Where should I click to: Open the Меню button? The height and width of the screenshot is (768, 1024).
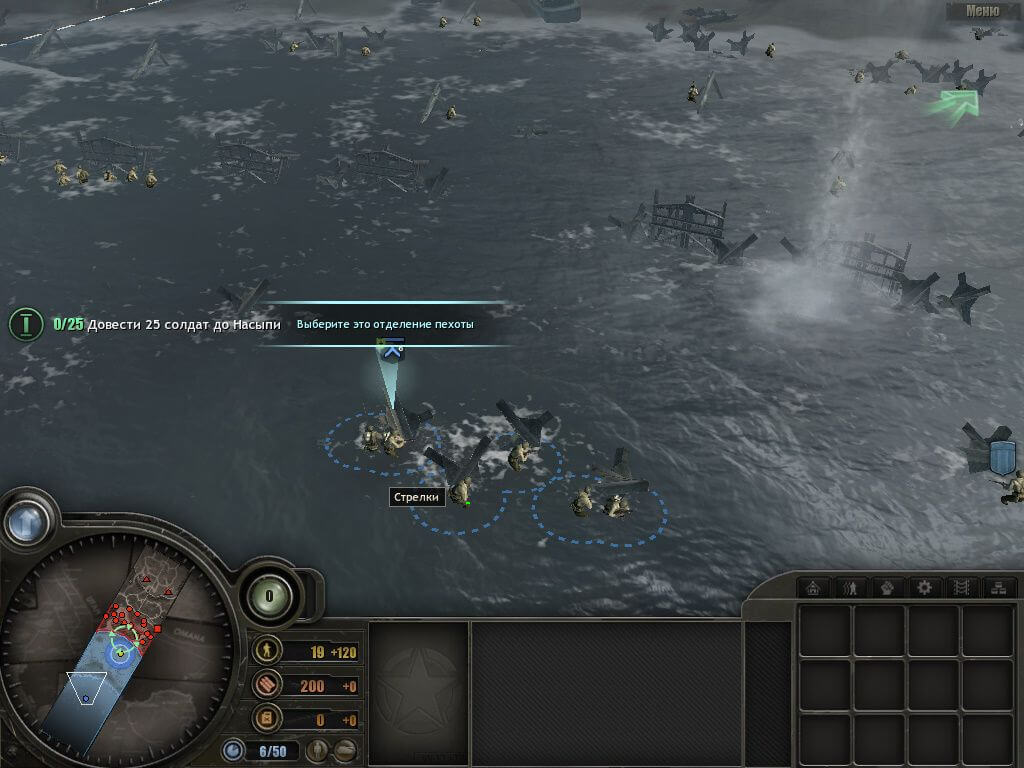tap(982, 11)
